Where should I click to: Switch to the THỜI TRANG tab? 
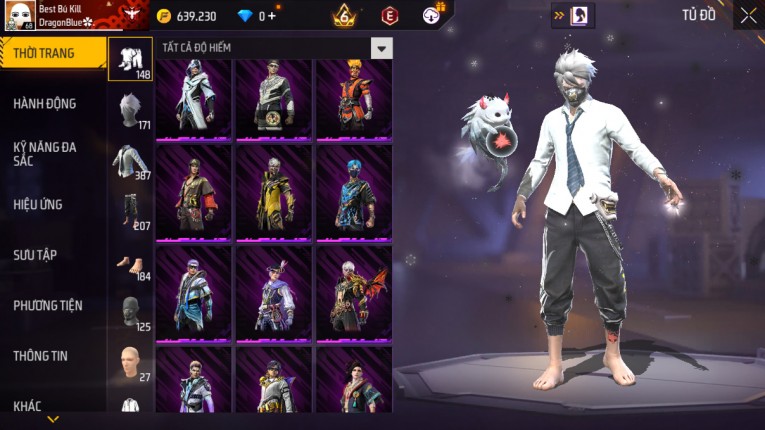click(x=50, y=53)
